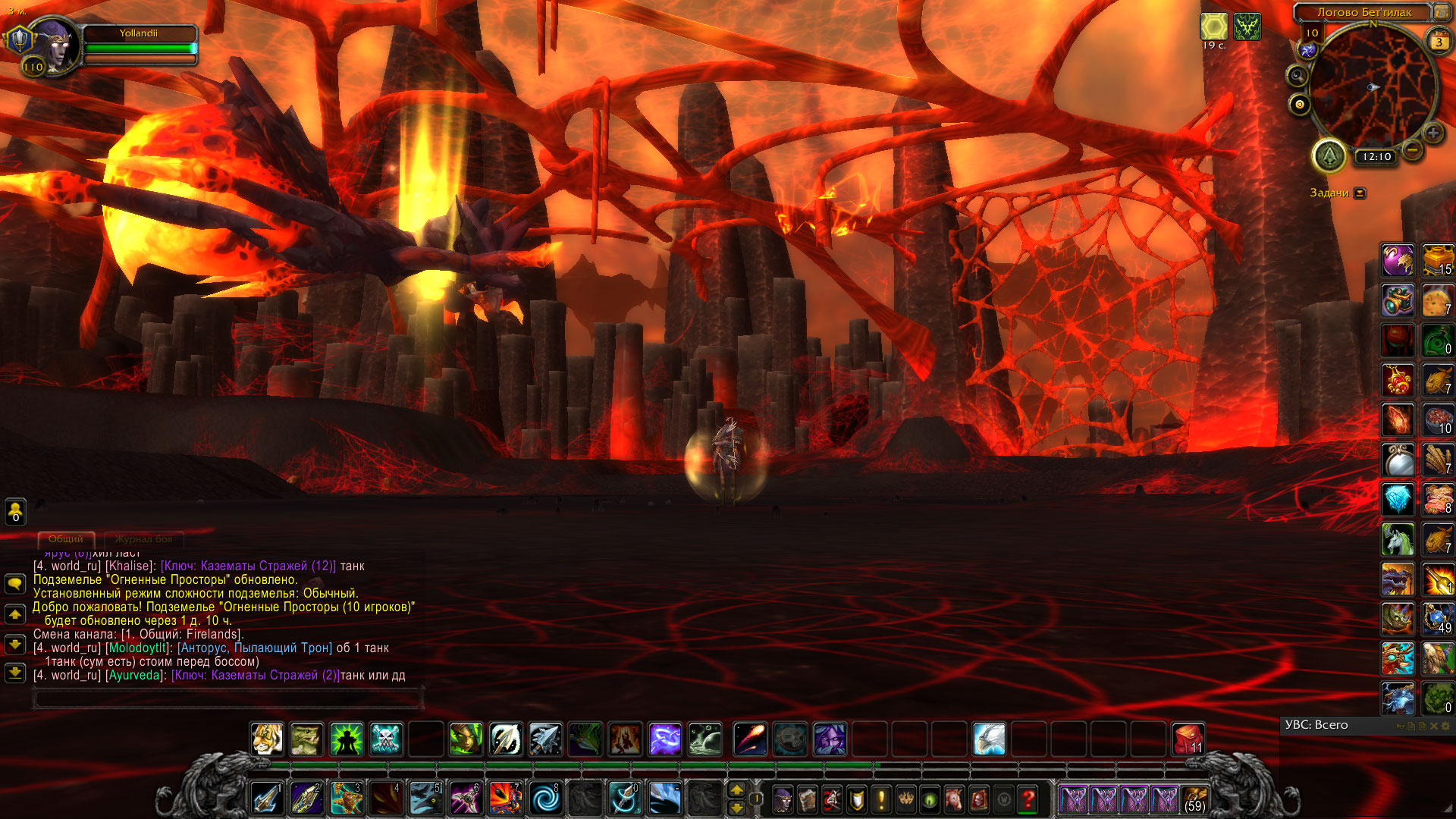Open the Журнал боя combat log tab
This screenshot has width=1456, height=819.
click(x=143, y=539)
